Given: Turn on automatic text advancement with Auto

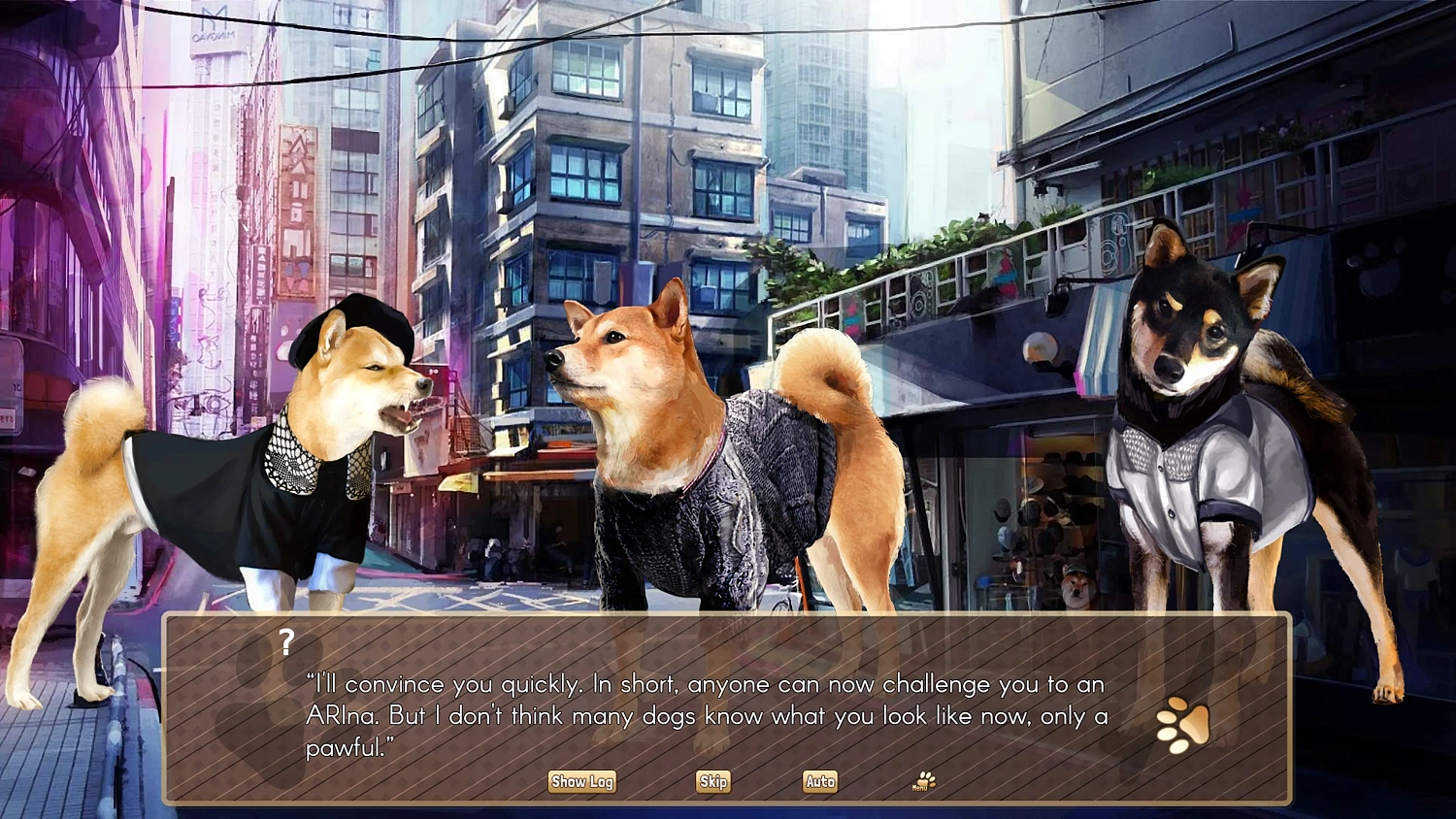Looking at the screenshot, I should click(819, 781).
